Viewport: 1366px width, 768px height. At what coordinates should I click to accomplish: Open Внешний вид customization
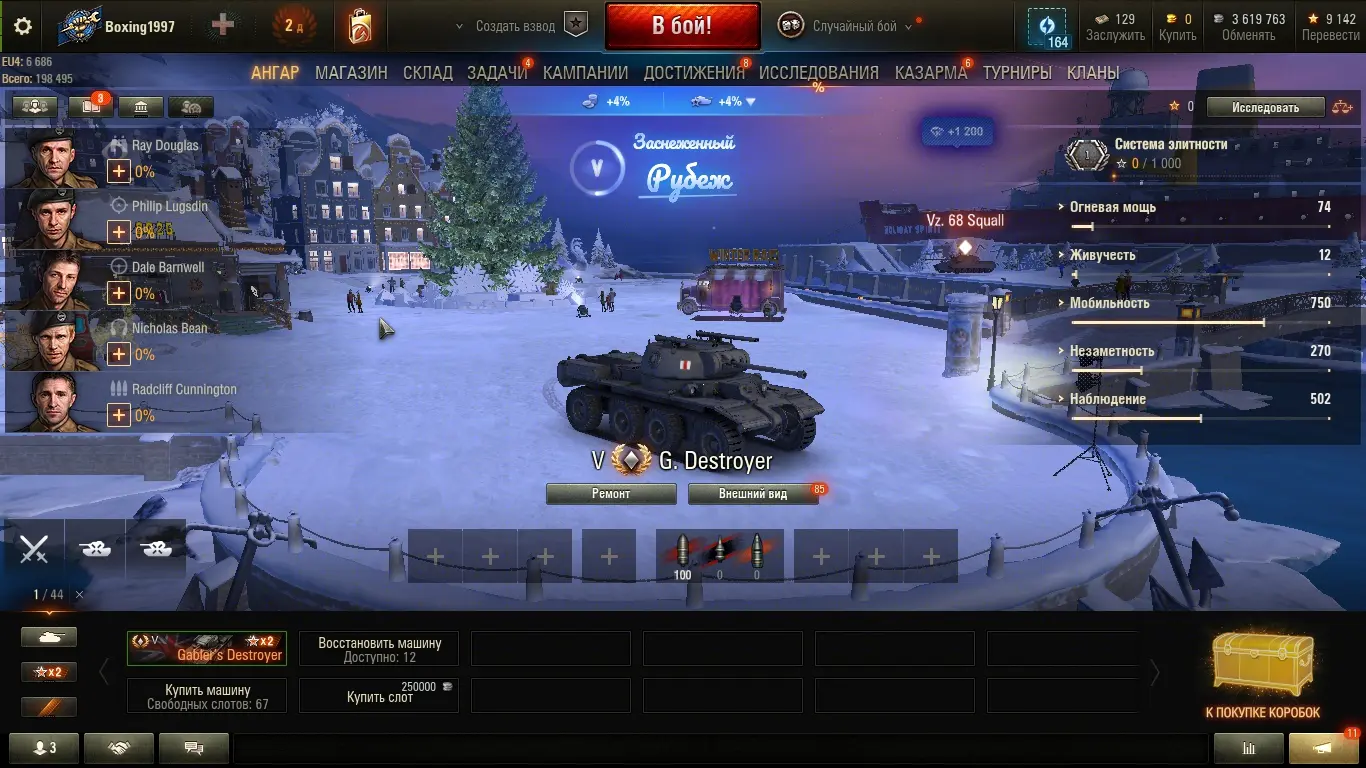(x=752, y=494)
